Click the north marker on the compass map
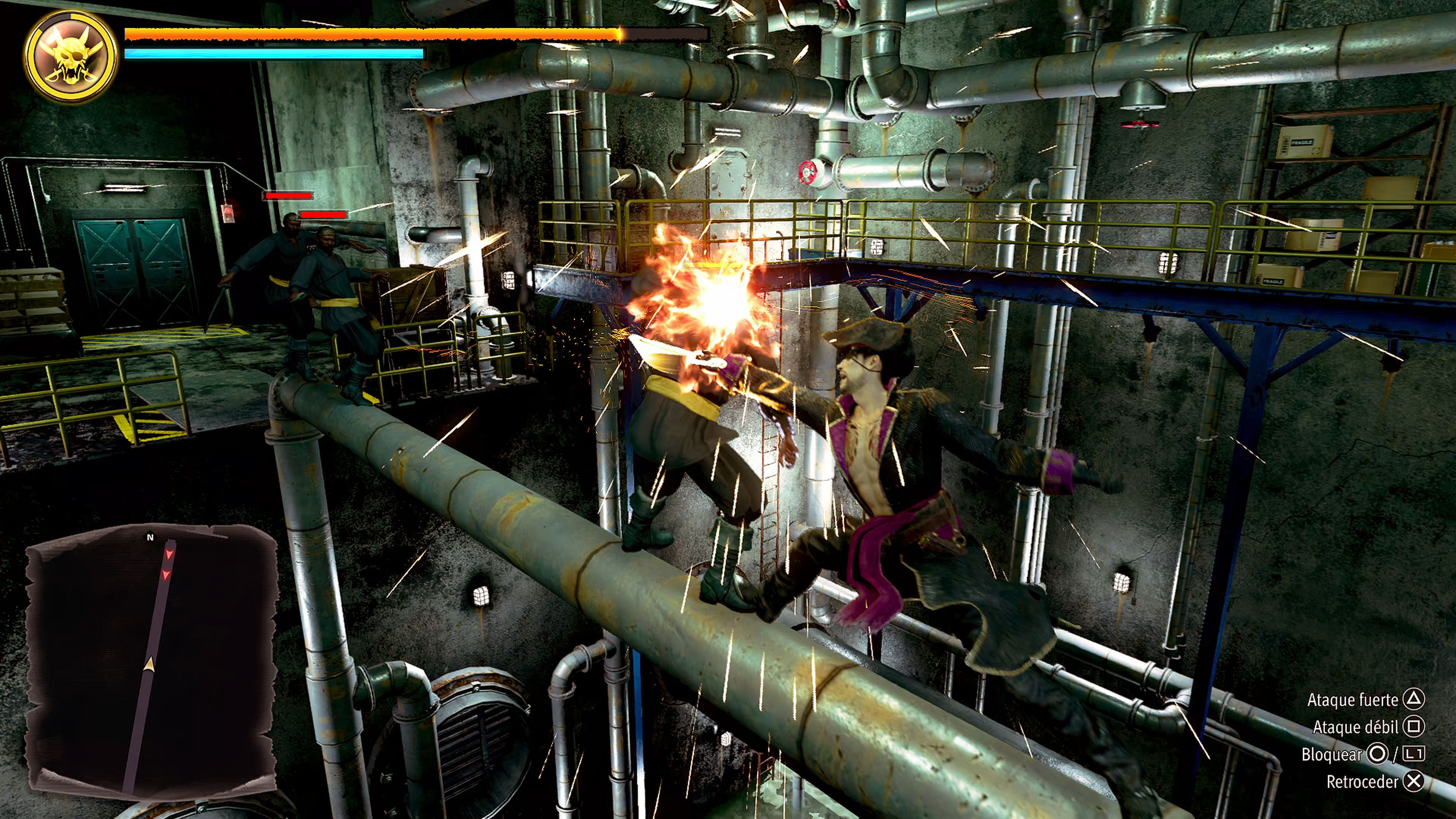The width and height of the screenshot is (1456, 819). click(x=151, y=537)
